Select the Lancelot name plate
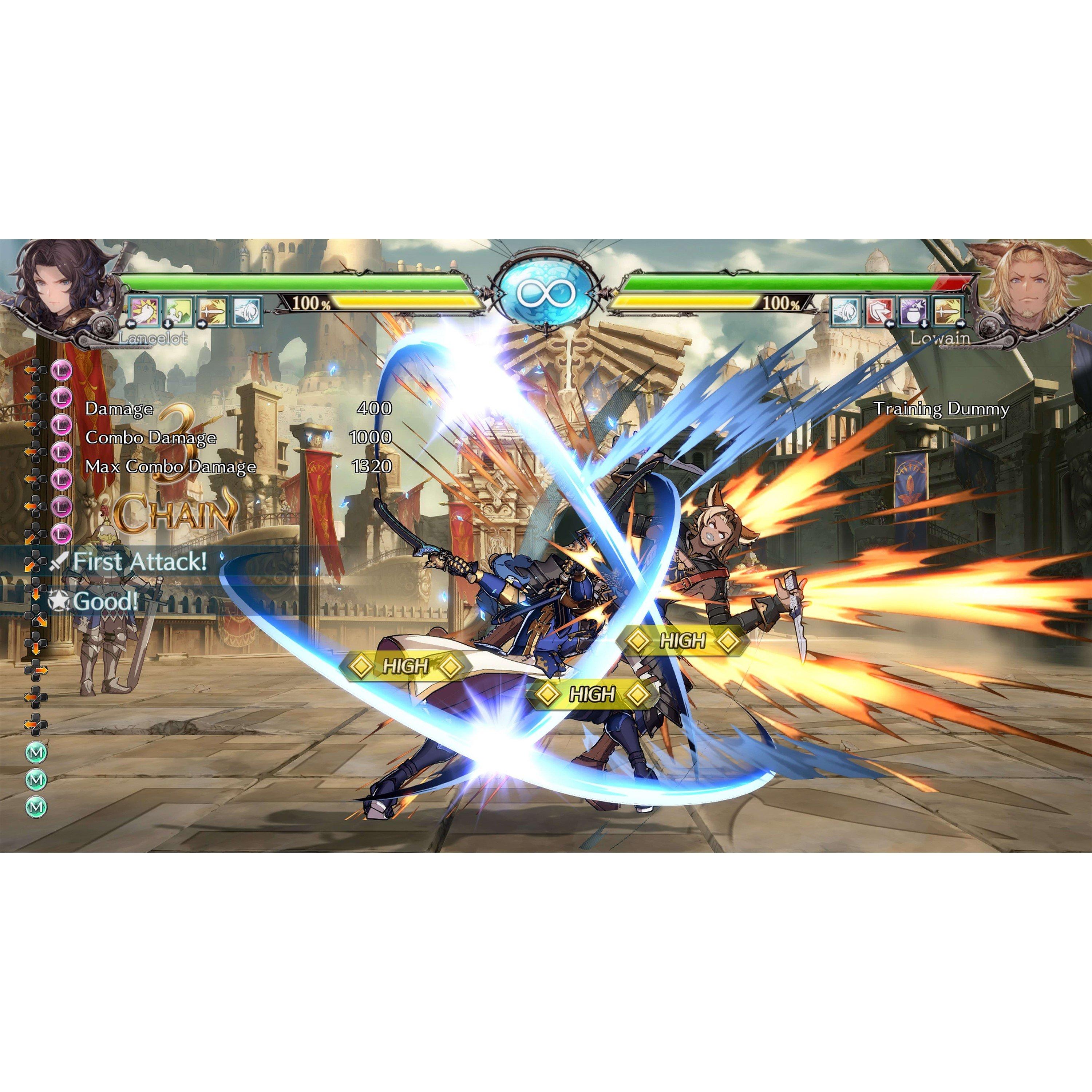This screenshot has height=1092, width=1092. coord(153,338)
